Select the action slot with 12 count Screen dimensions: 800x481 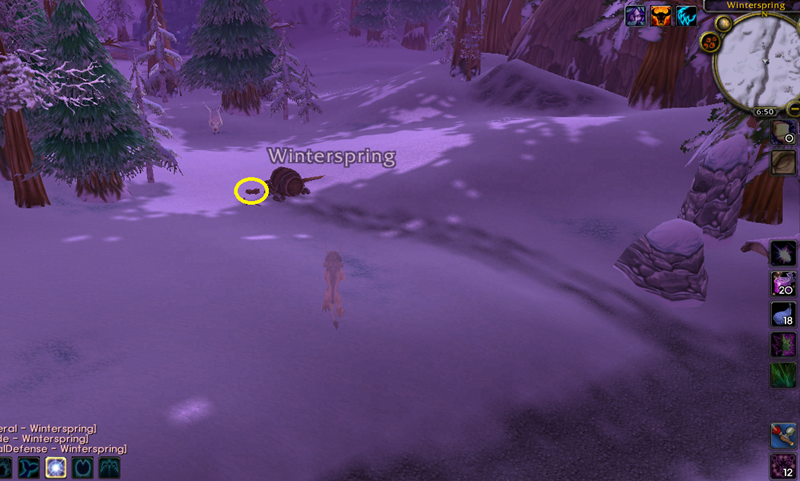783,466
